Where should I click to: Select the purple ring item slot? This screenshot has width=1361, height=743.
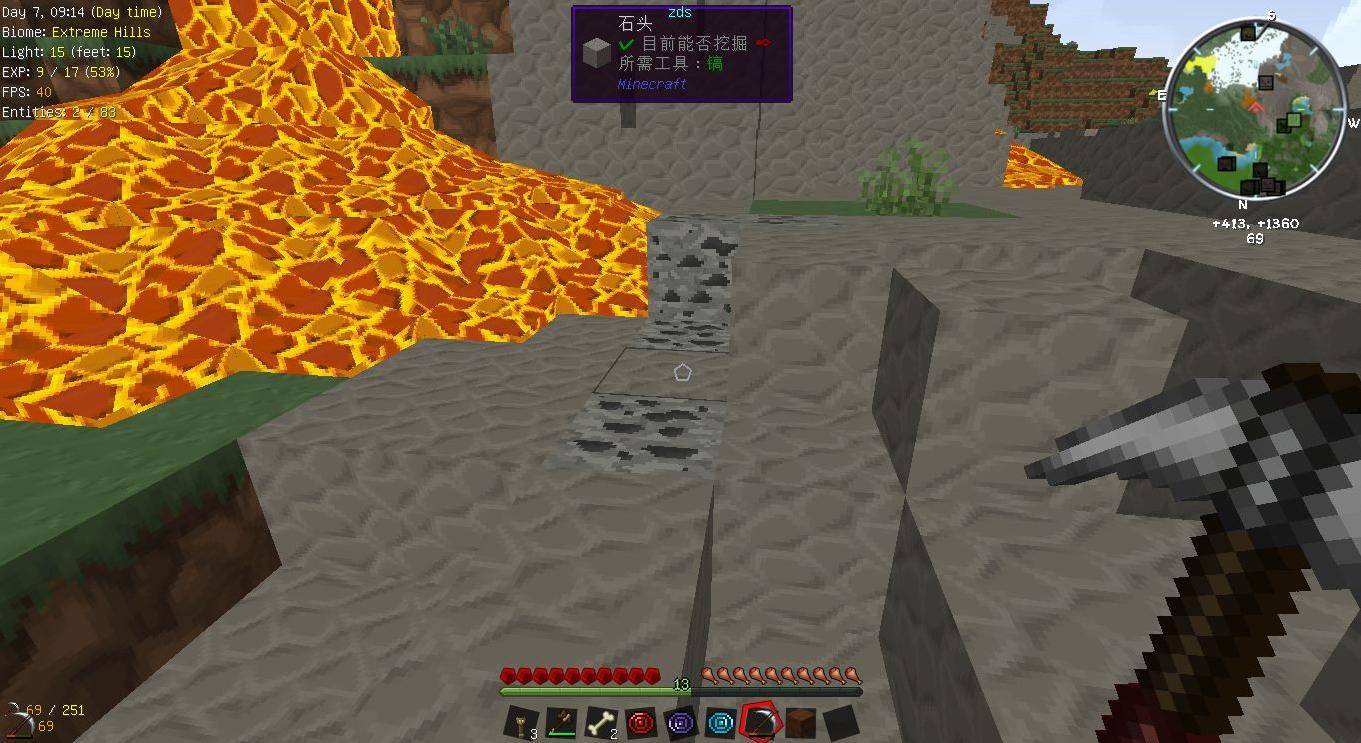point(681,722)
